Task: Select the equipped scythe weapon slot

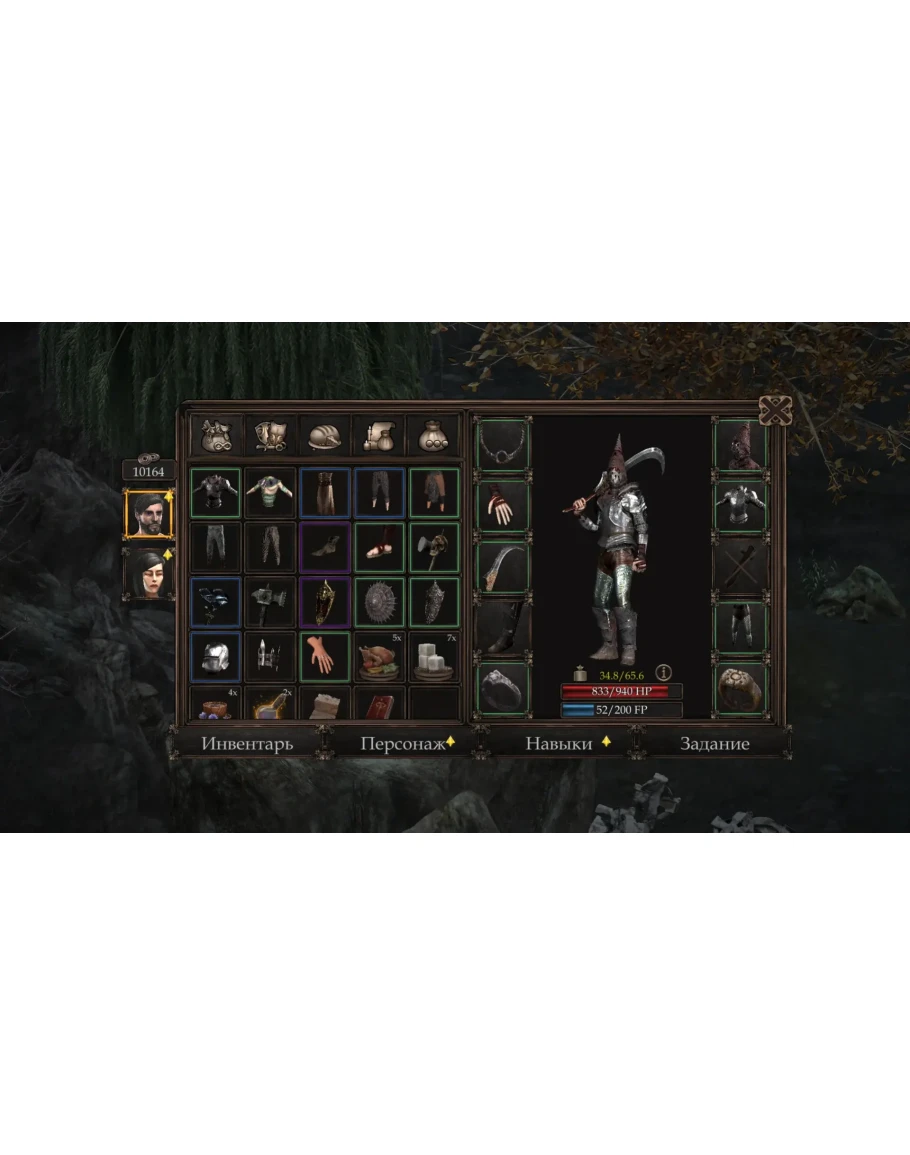Action: (503, 567)
